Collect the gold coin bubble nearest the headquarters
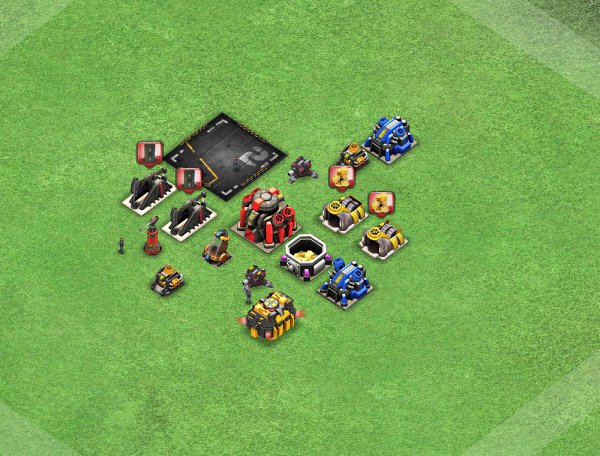The width and height of the screenshot is (600, 456). pos(342,177)
